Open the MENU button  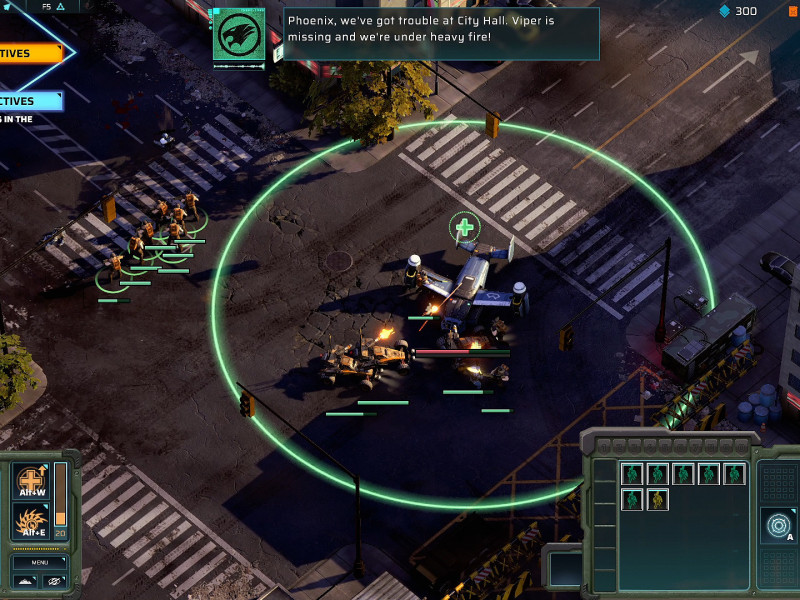40,562
